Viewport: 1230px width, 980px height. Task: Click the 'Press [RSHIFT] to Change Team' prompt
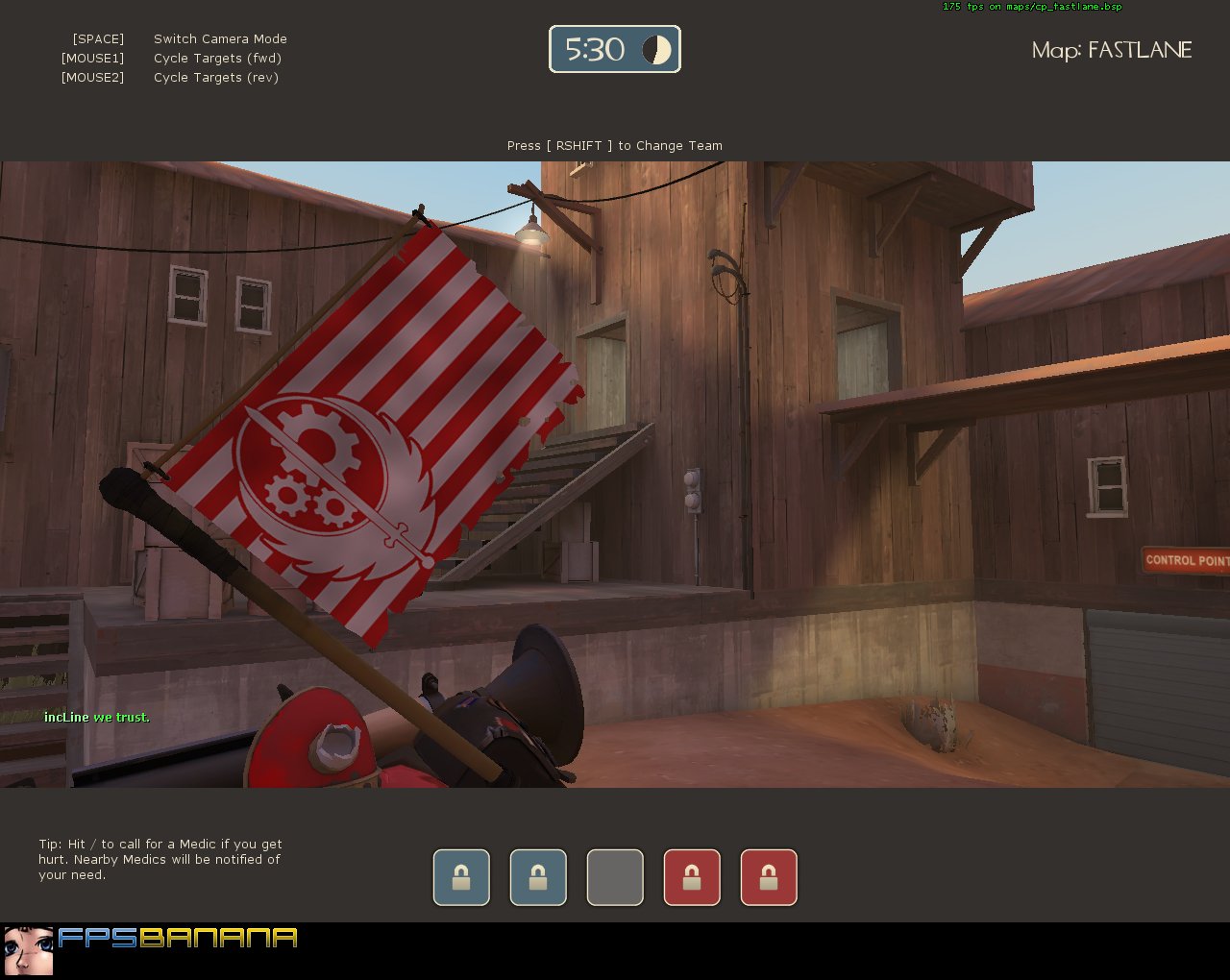coord(614,145)
